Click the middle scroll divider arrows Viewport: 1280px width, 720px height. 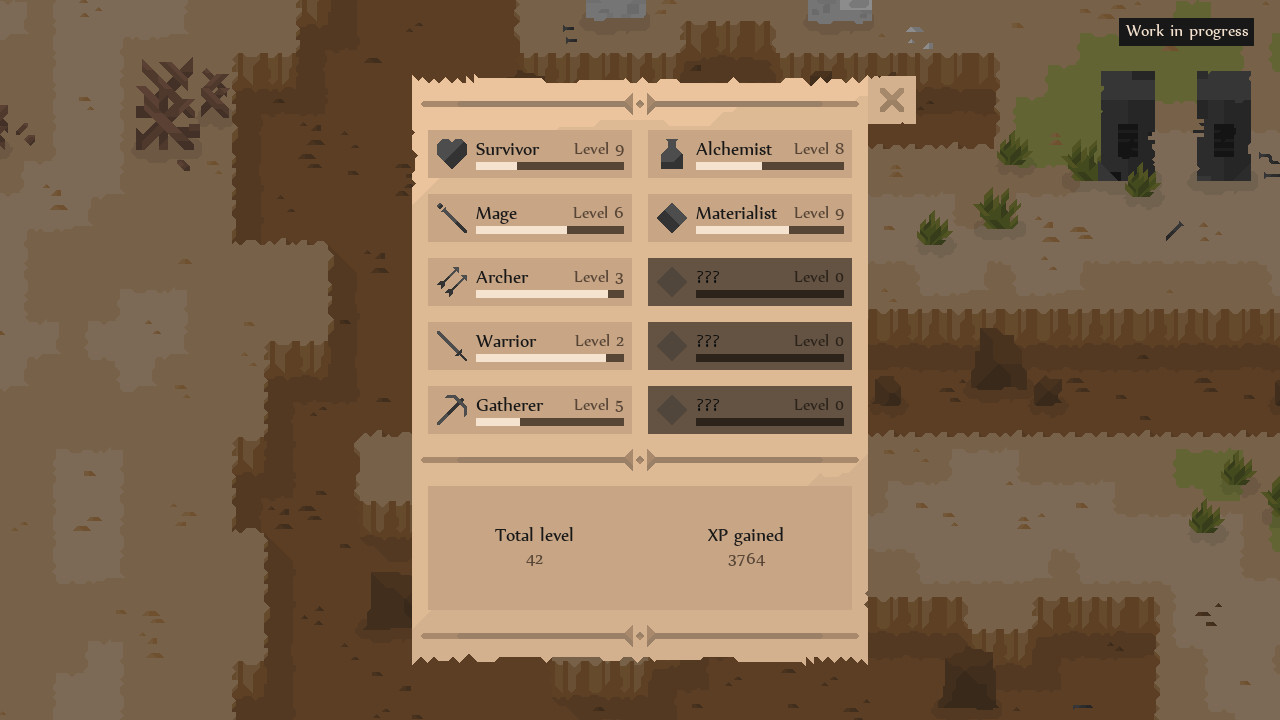coord(640,460)
